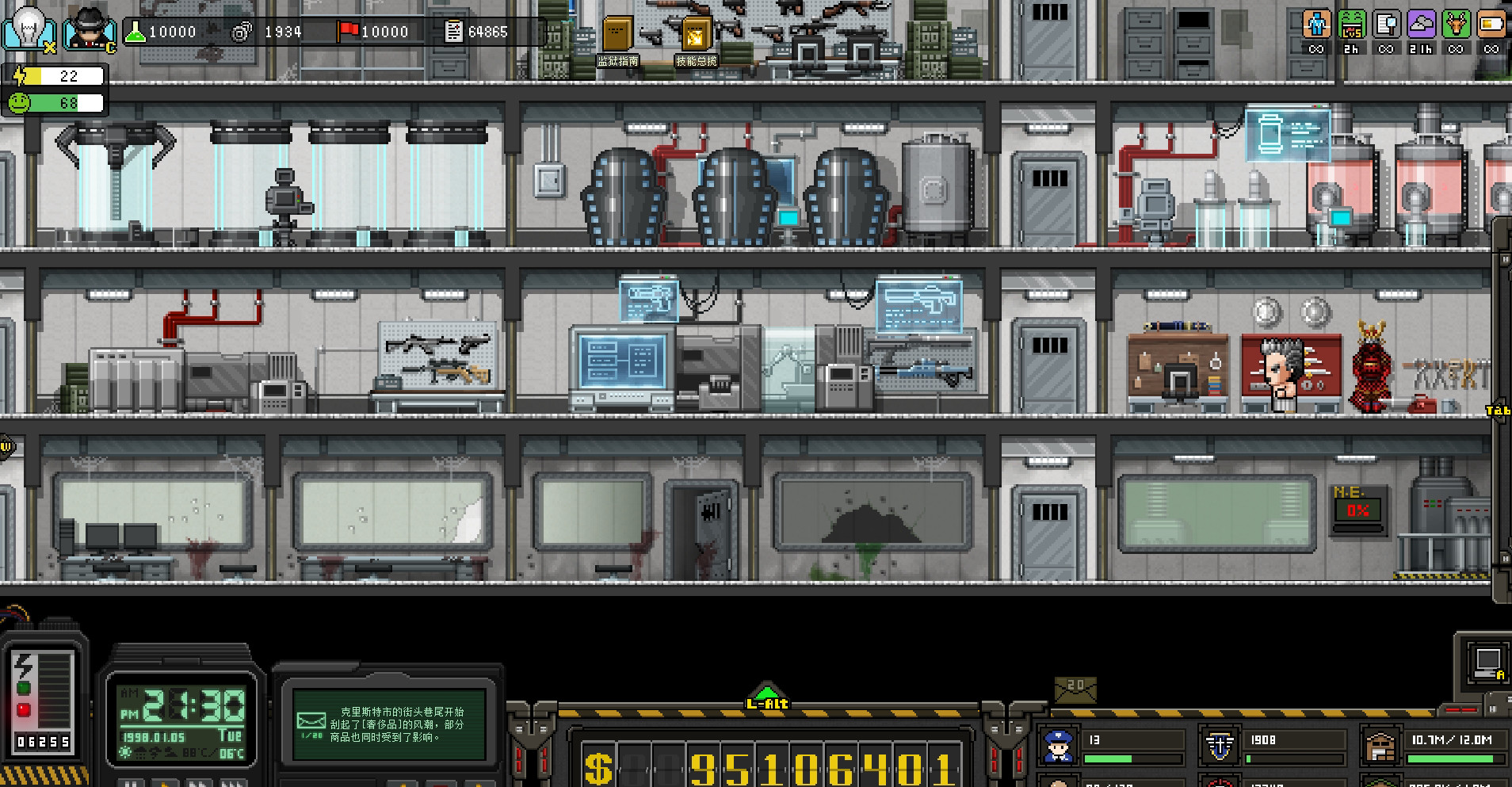Click the purple cloud weather buff icon

coord(1421,25)
